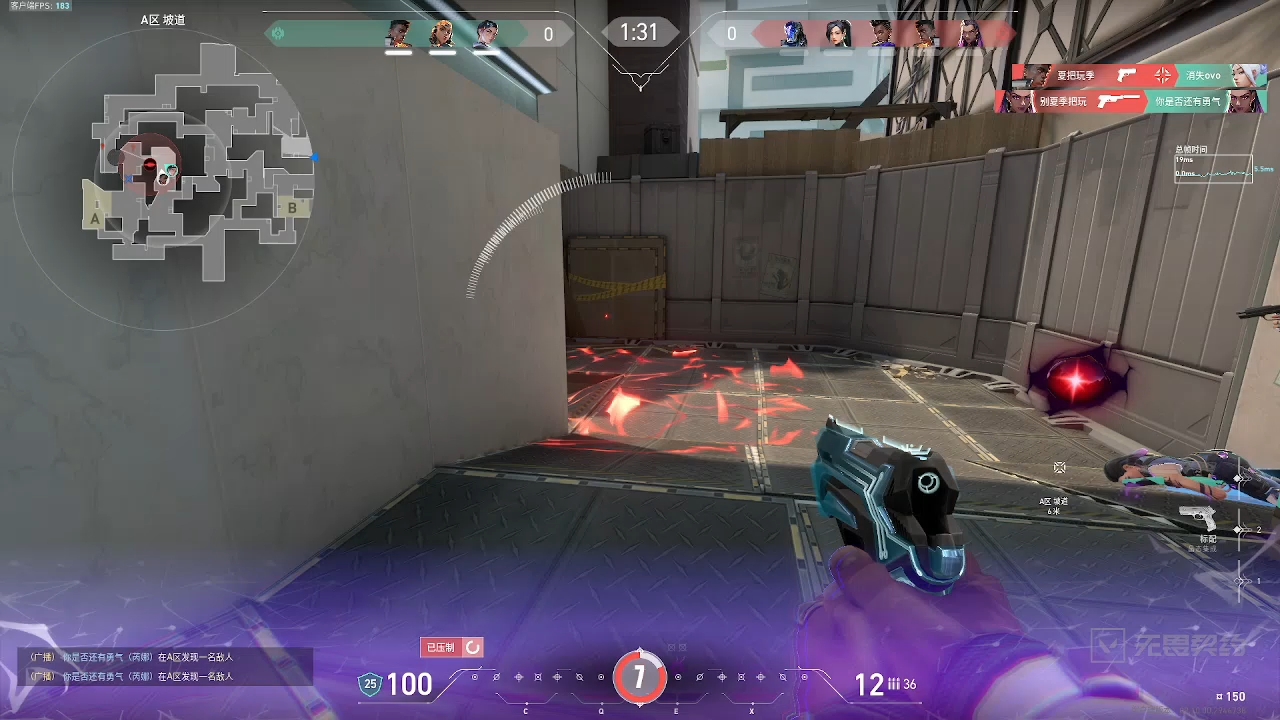Viewport: 1280px width, 720px height.
Task: Open the broadcast chat log
Action: [165, 667]
